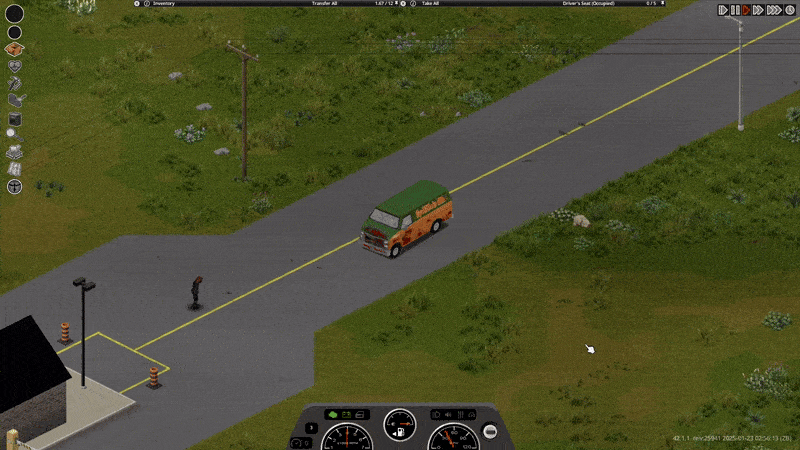Viewport: 800px width, 450px height.
Task: Click the horn speaker icon on dashboard
Action: 450,414
